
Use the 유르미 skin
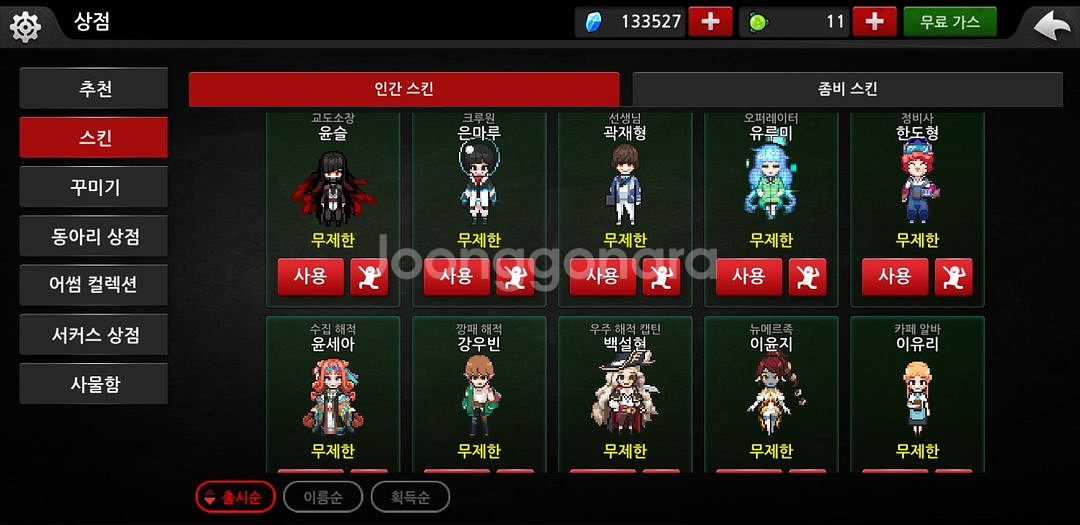point(748,276)
